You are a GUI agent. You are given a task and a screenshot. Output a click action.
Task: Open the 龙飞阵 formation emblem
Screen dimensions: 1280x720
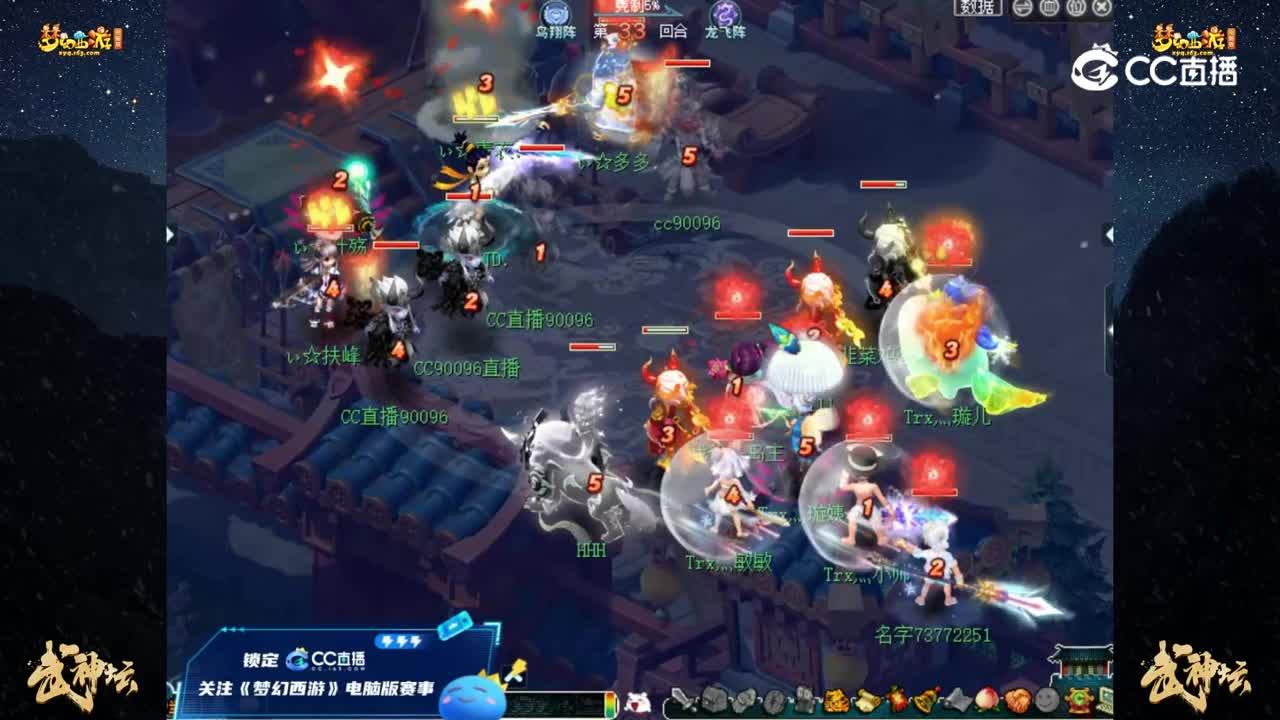pos(724,15)
